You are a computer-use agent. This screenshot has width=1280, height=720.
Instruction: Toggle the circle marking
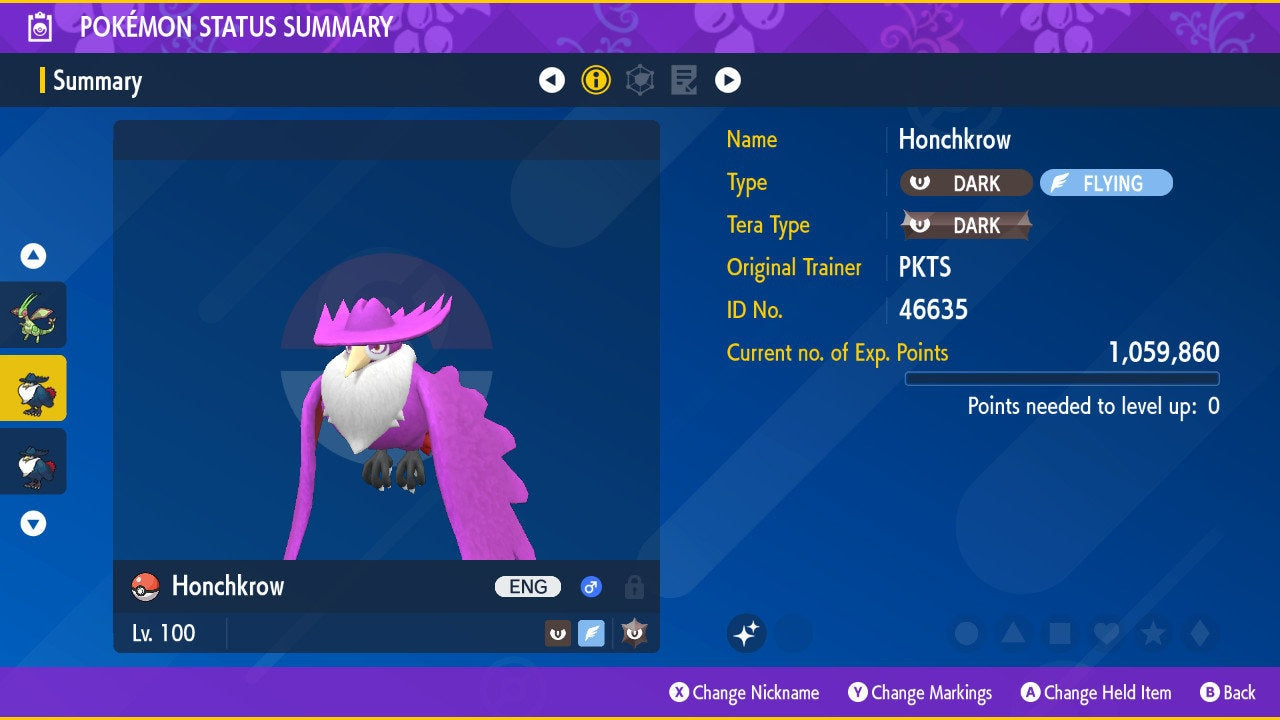[966, 633]
